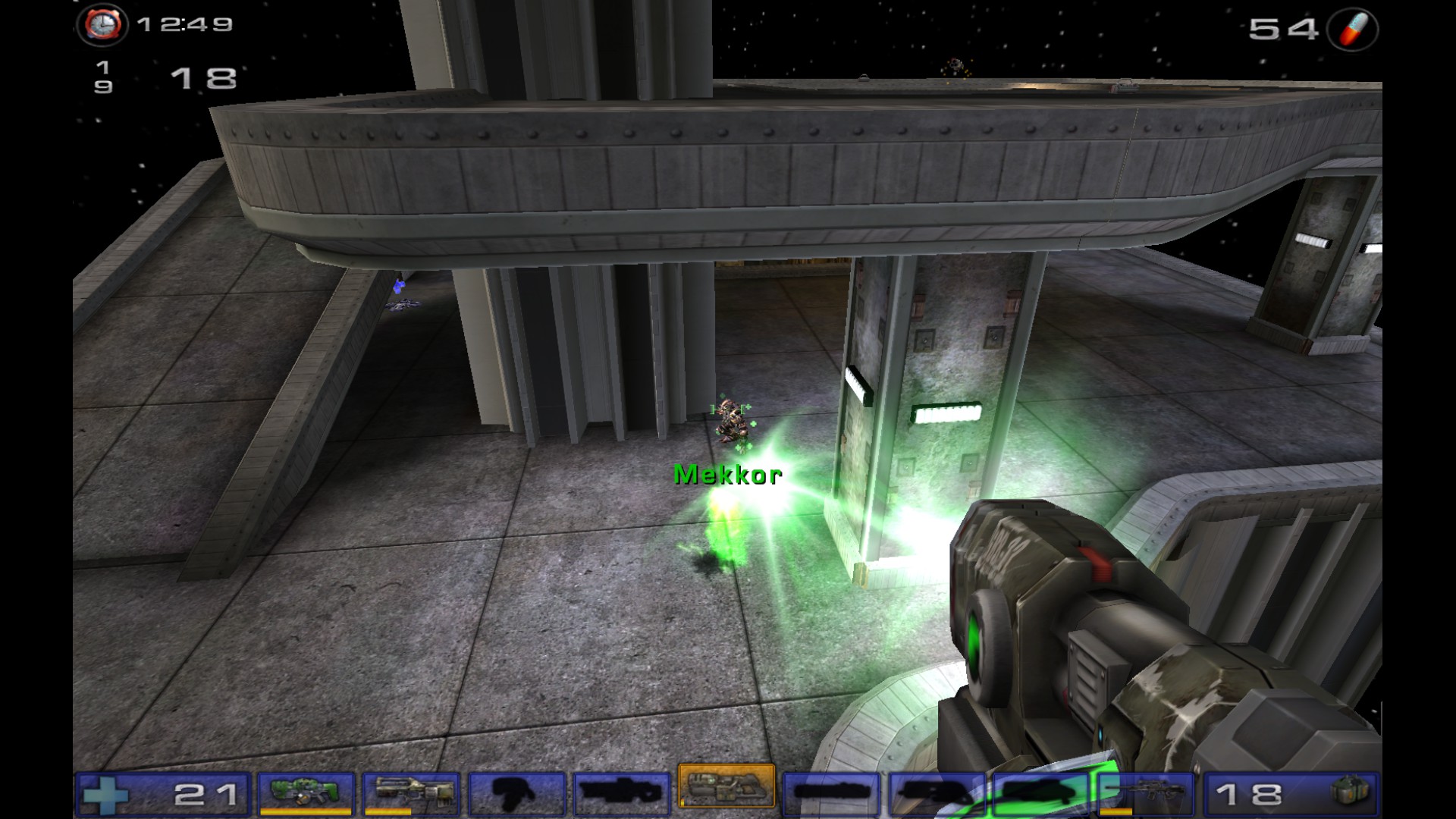
Task: Click the adrenaline pill icon
Action: point(1353,30)
